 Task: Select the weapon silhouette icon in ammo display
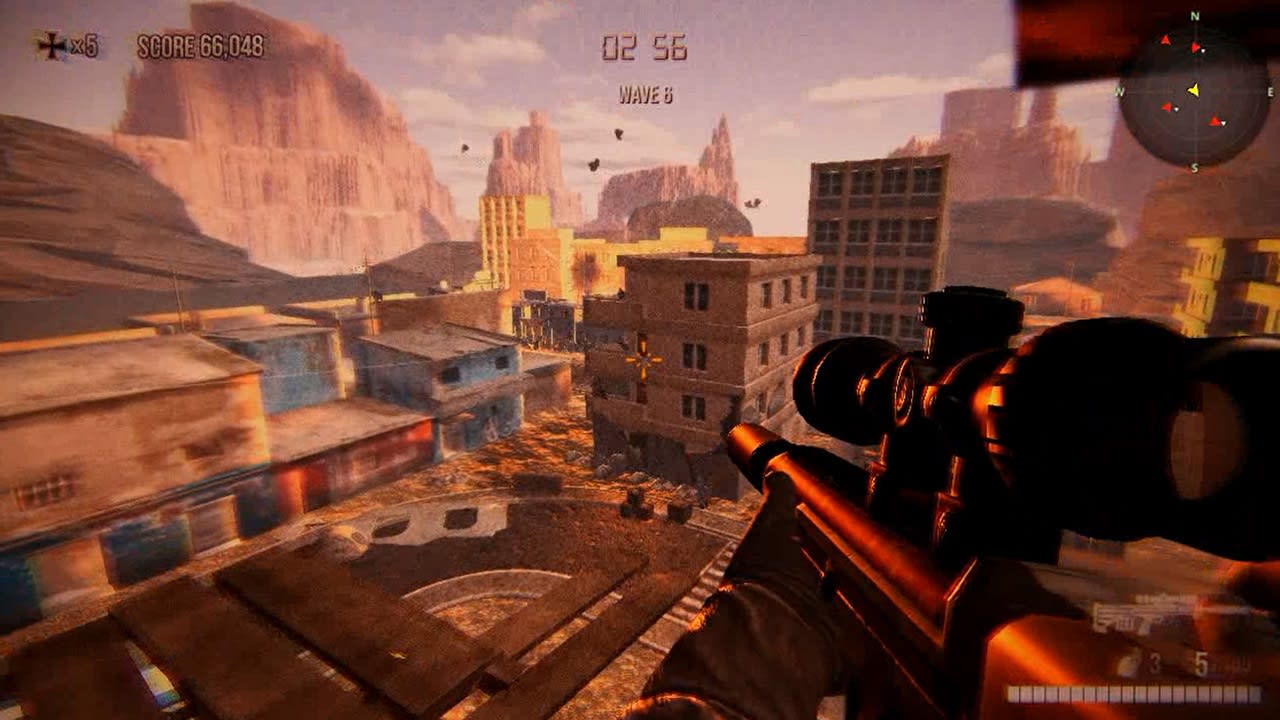click(x=1140, y=613)
